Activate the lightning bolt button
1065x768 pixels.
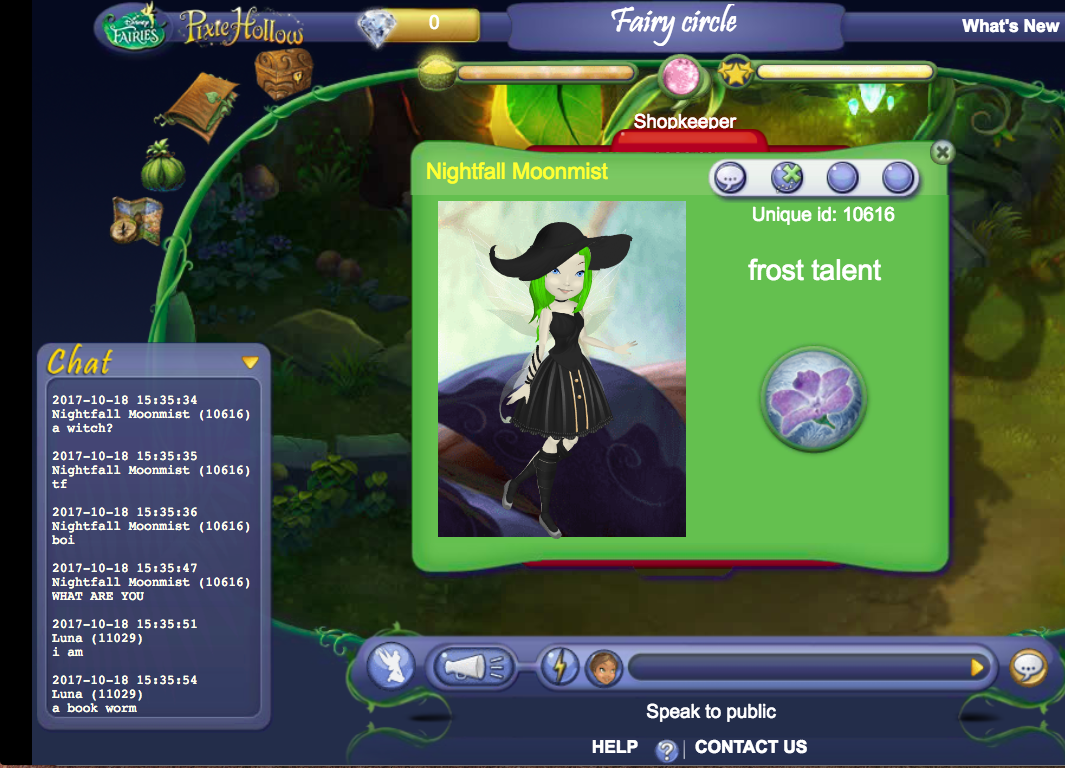coord(559,666)
